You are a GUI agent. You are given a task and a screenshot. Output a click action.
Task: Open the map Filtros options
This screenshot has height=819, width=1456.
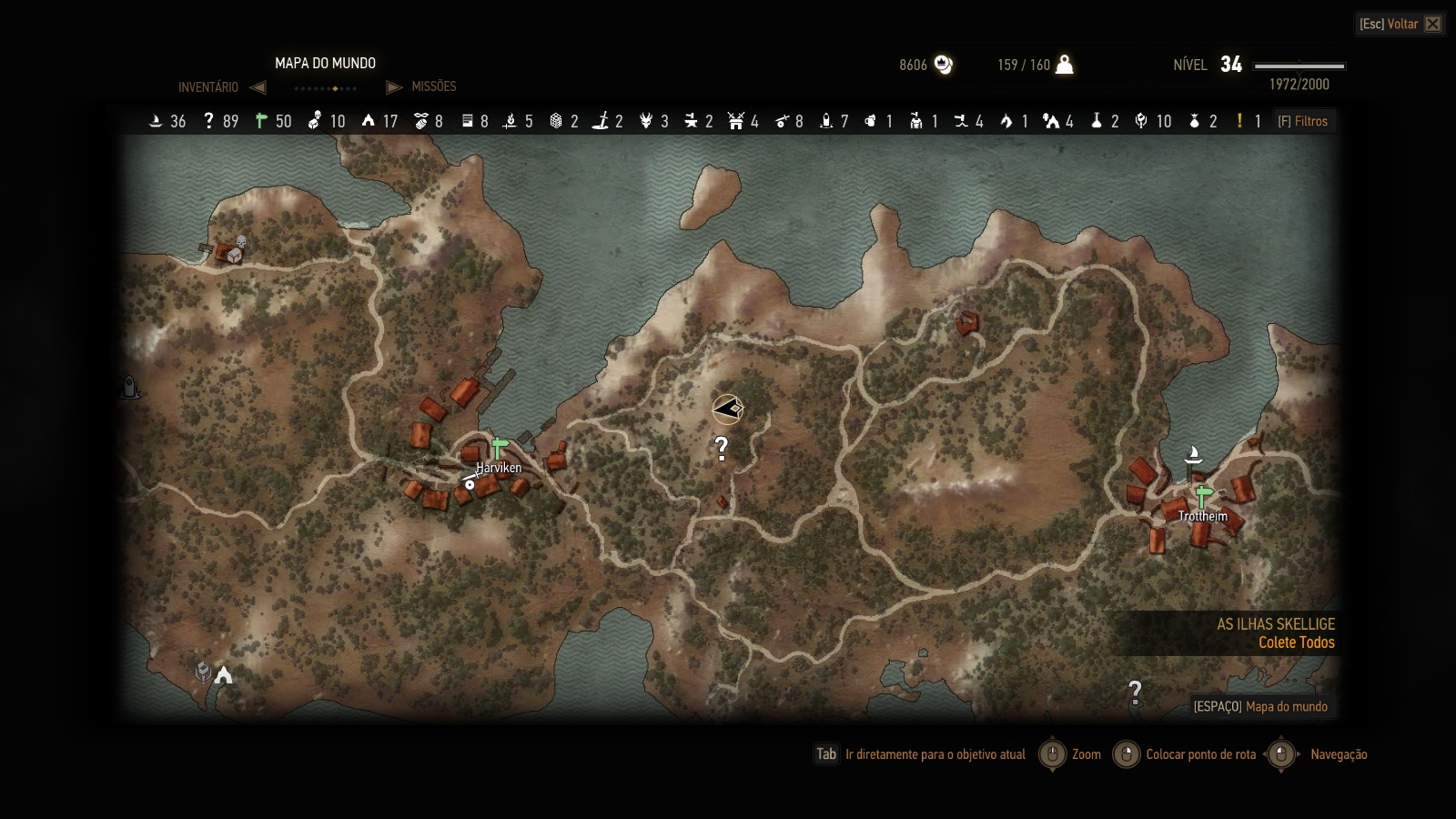(1302, 121)
